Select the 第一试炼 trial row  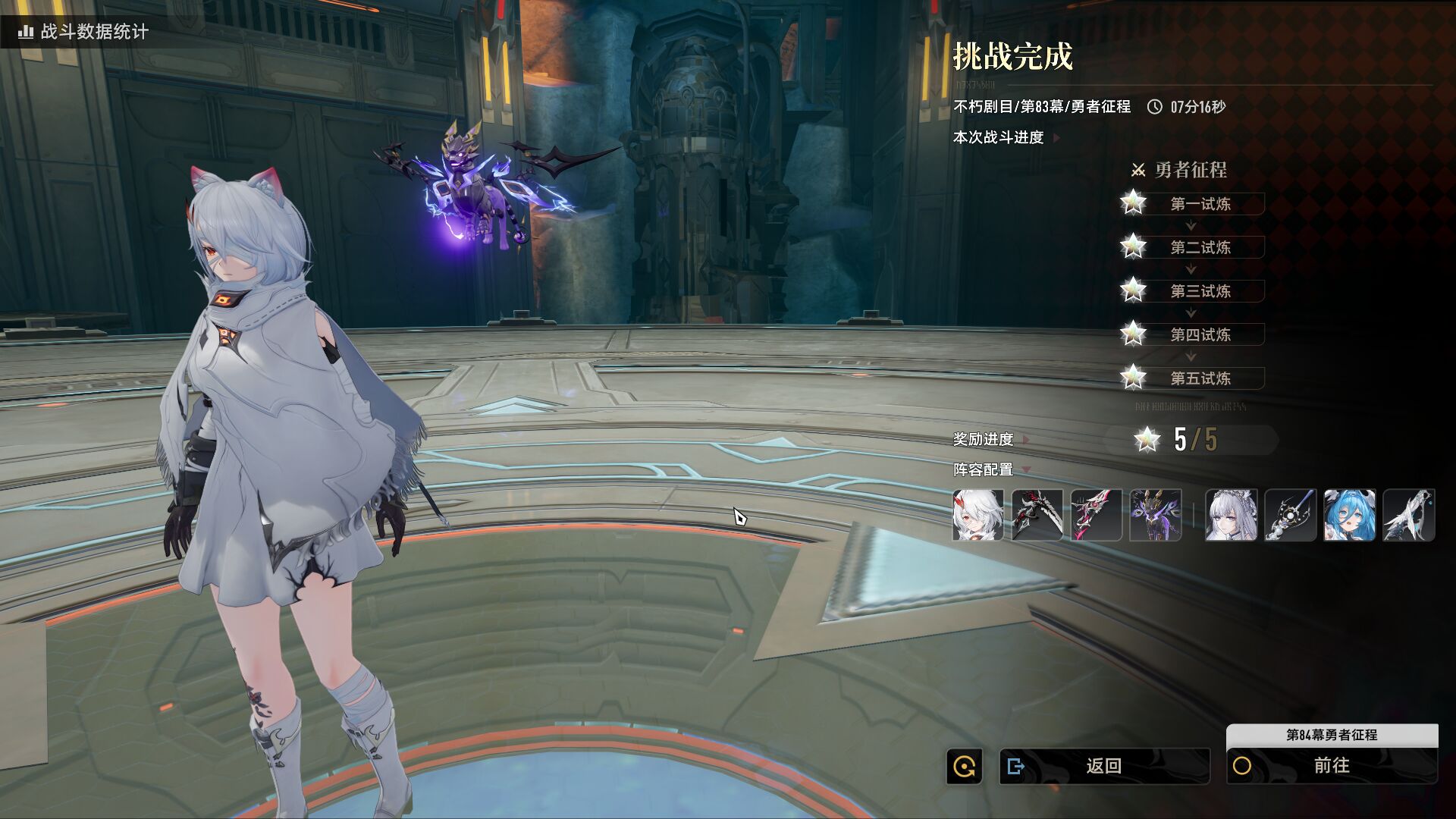[x=1200, y=204]
